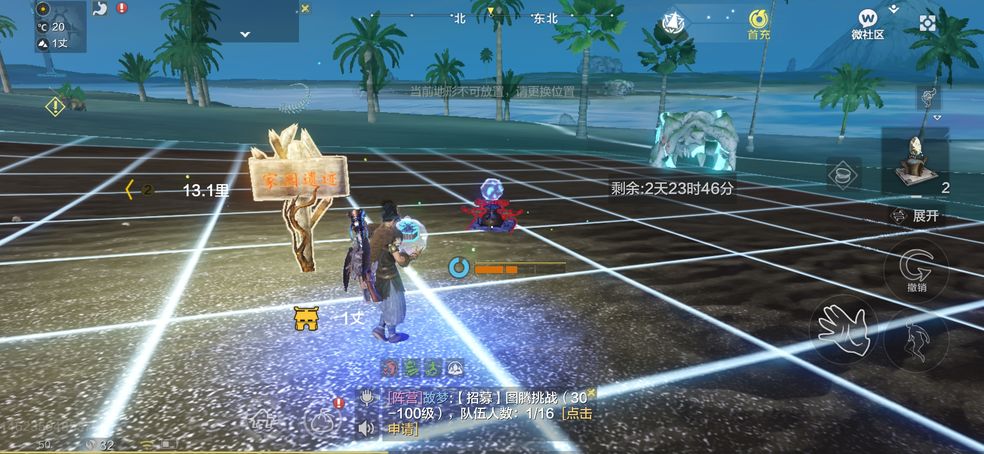The image size is (984, 454).
Task: Open the stomach hunger status icon
Action: coord(100,8)
